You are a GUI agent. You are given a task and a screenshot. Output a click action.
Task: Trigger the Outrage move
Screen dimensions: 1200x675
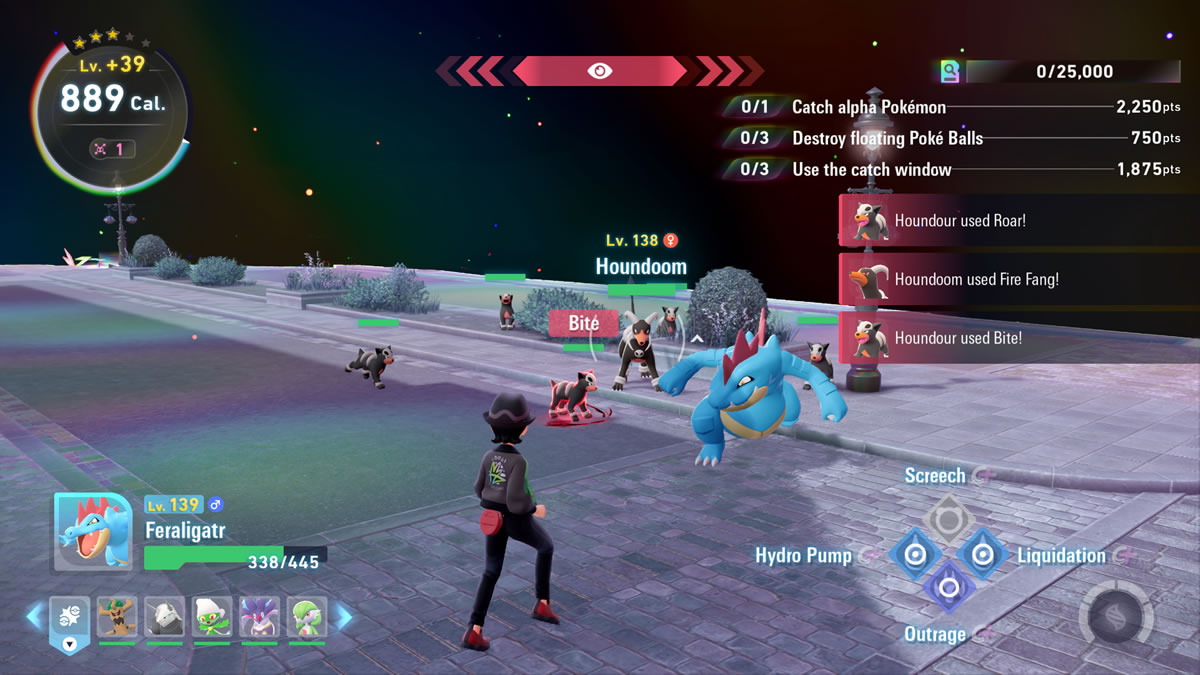(x=948, y=587)
